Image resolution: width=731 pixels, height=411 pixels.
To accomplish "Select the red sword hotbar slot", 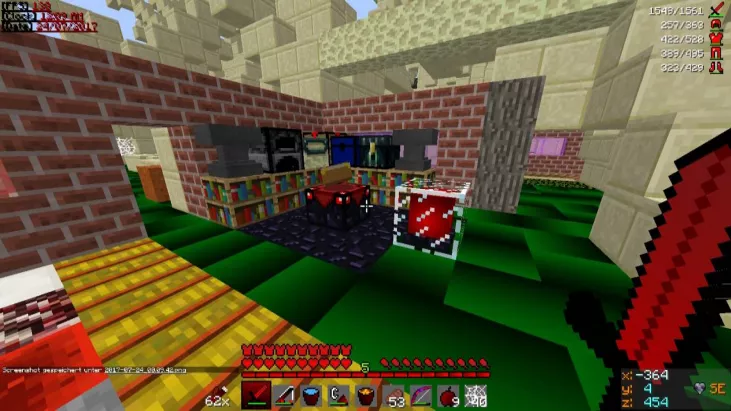I will (x=254, y=394).
